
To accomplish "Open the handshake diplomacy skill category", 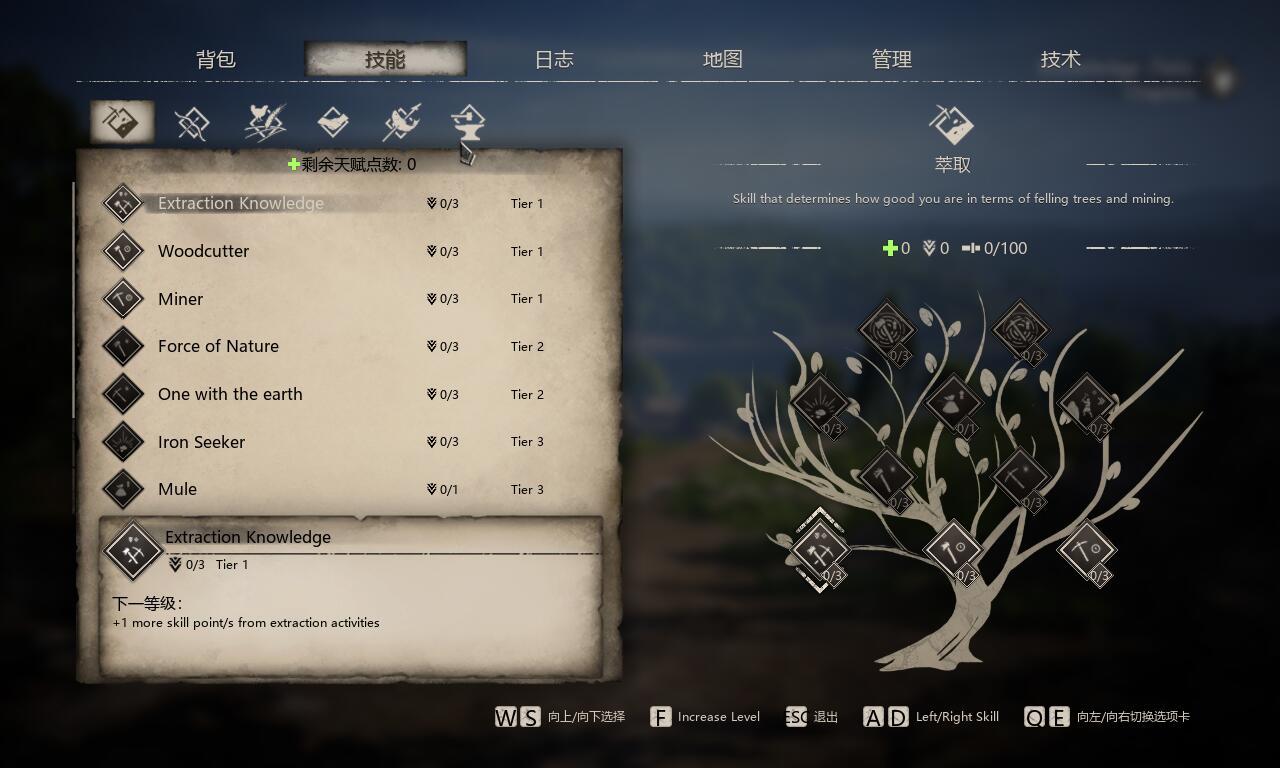I will (333, 123).
